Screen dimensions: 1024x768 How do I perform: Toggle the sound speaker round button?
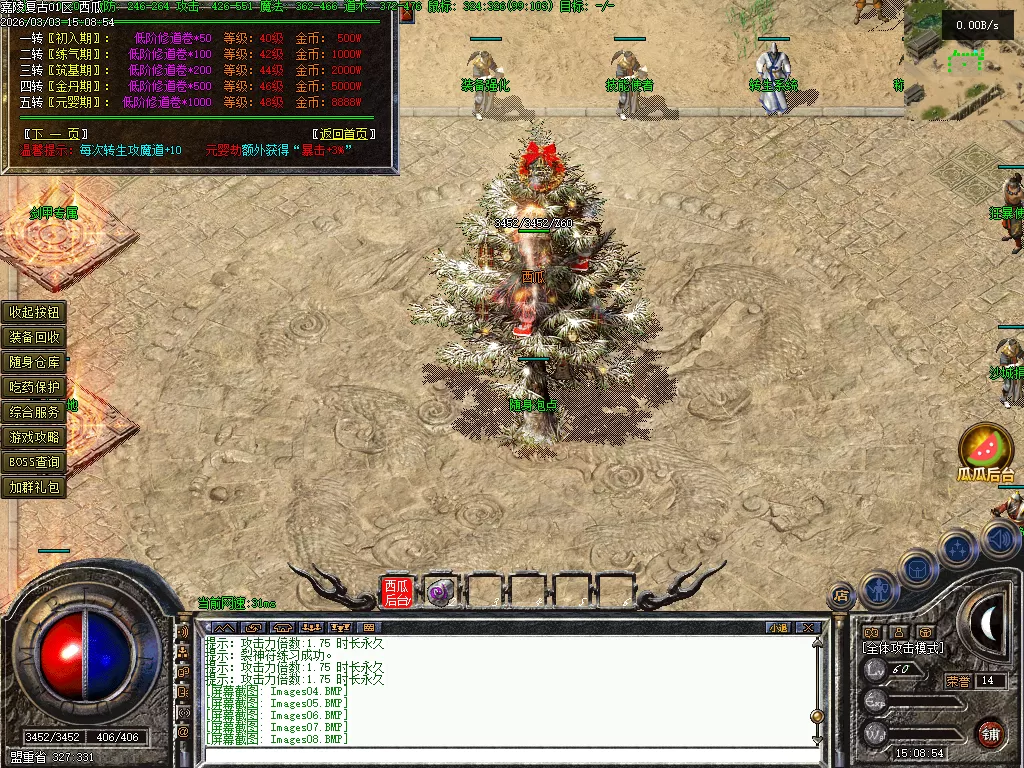(x=1001, y=541)
